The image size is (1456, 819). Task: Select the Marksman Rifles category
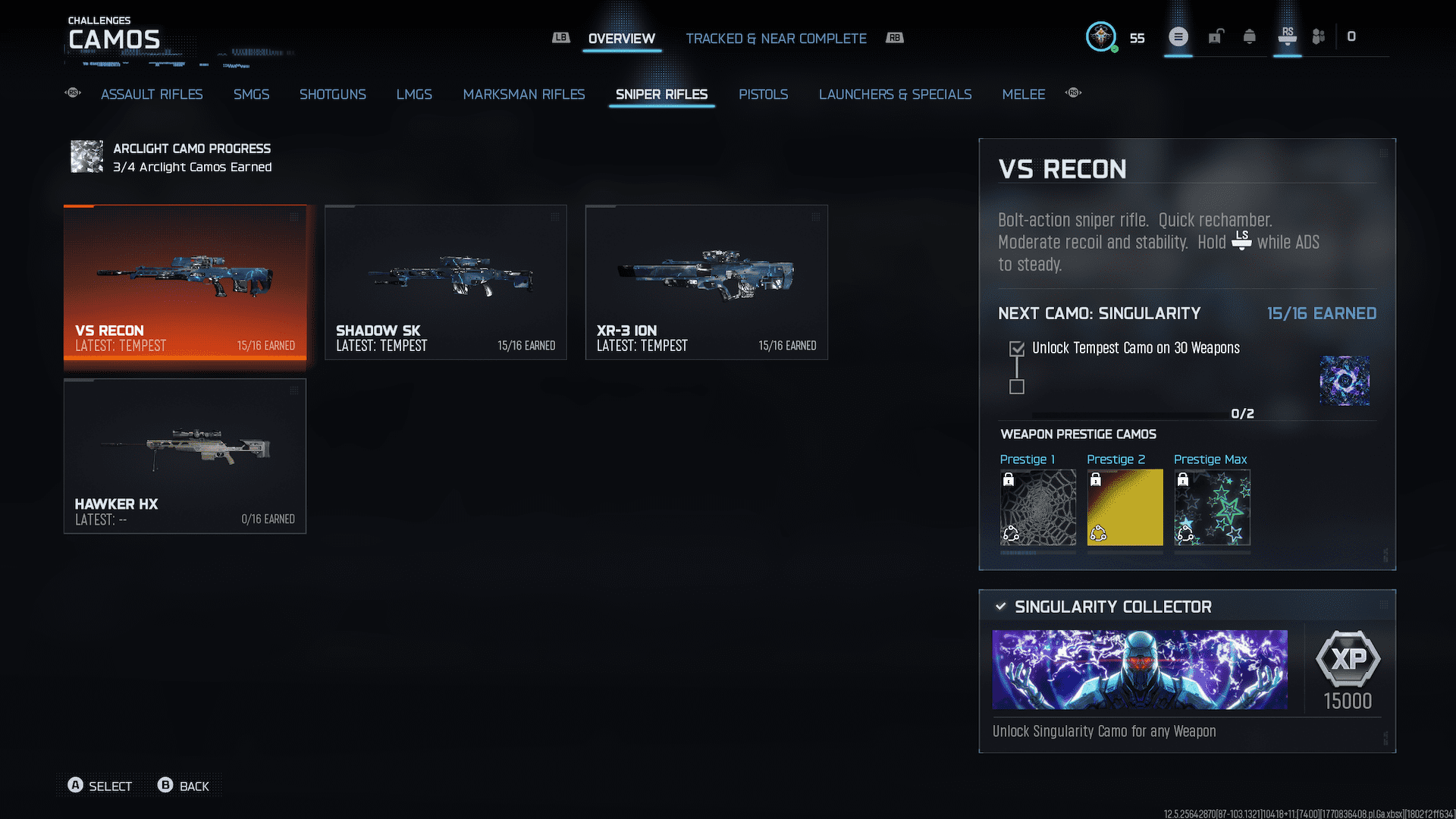click(523, 94)
